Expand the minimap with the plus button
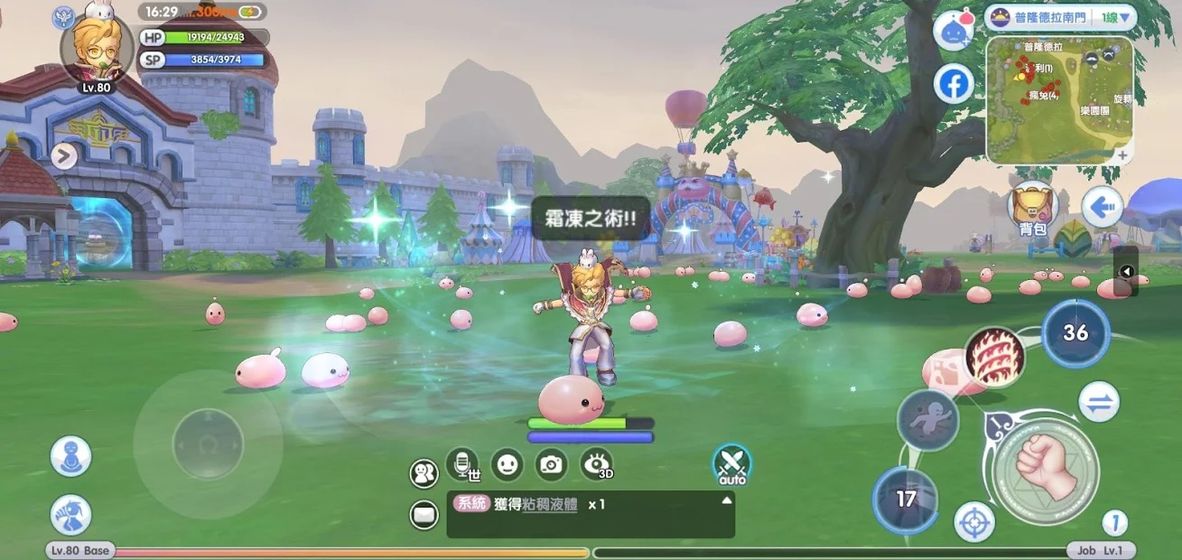 (x=1123, y=155)
